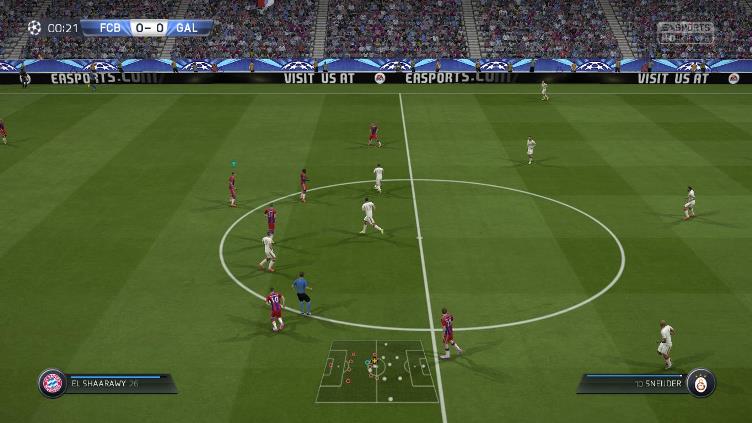Screen dimensions: 752x423
Task: Select the Bayern Munich club crest
Action: click(52, 383)
